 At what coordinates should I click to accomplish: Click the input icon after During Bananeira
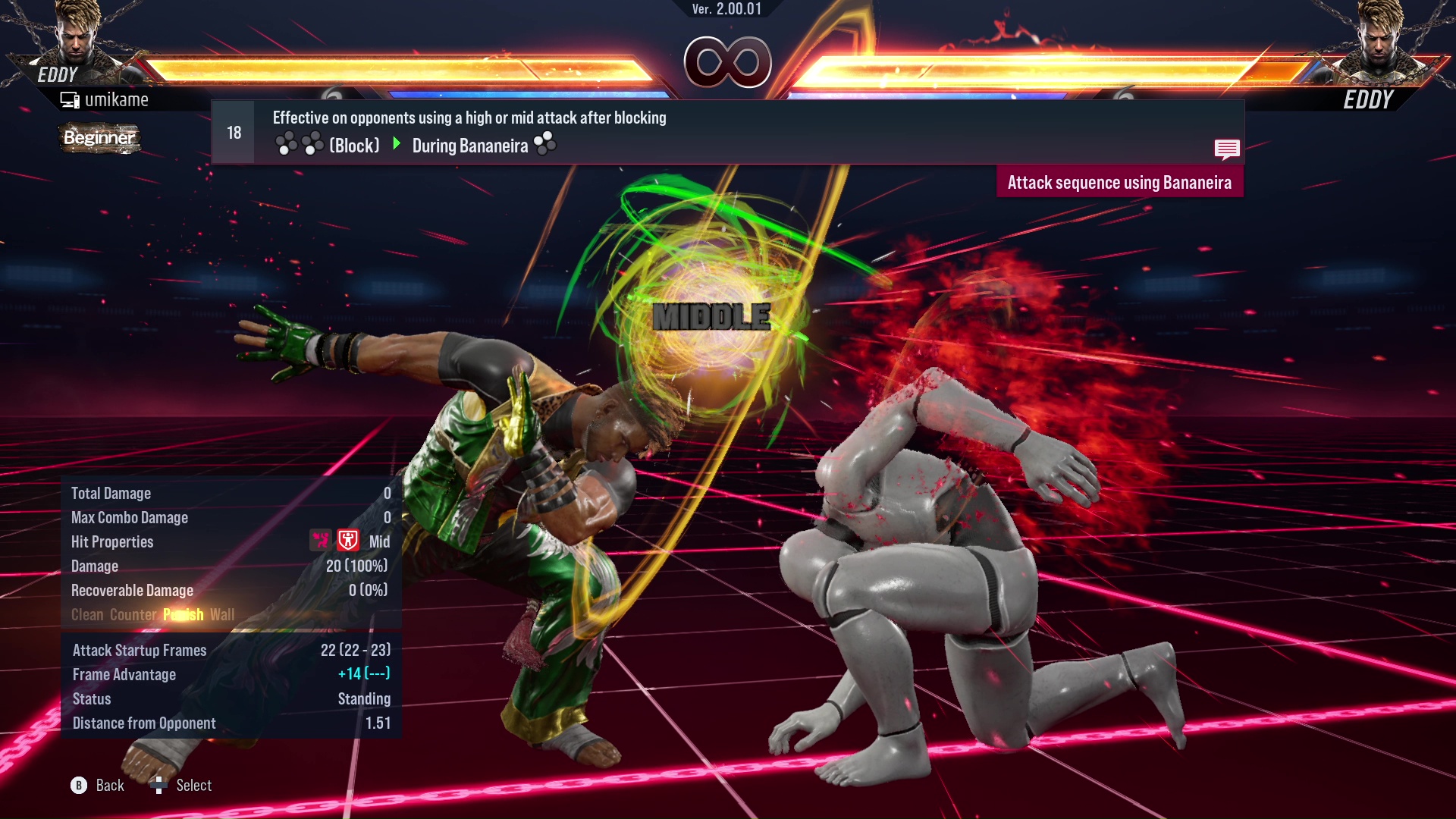click(546, 143)
